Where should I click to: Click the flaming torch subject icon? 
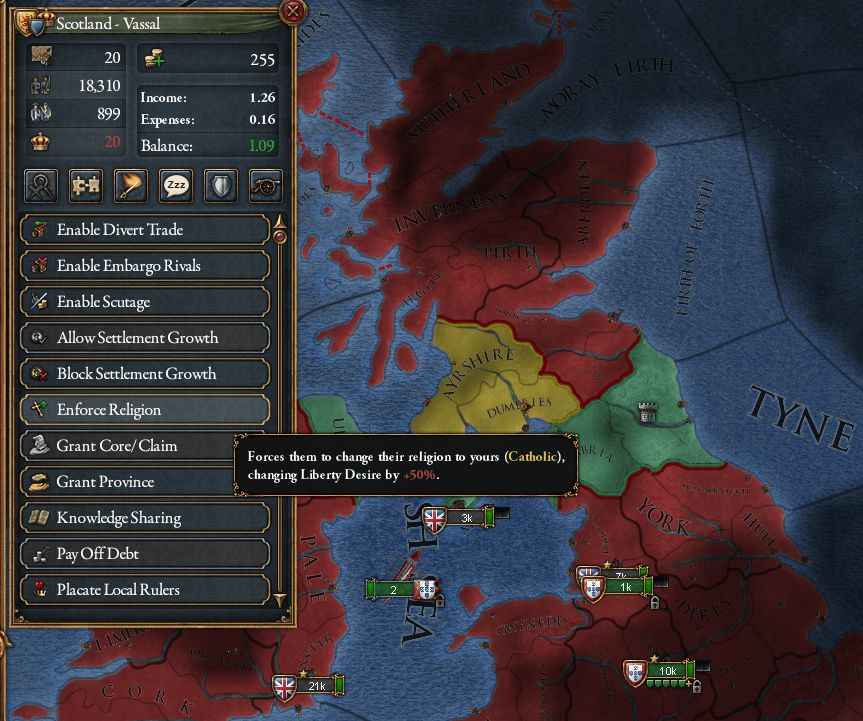[131, 185]
